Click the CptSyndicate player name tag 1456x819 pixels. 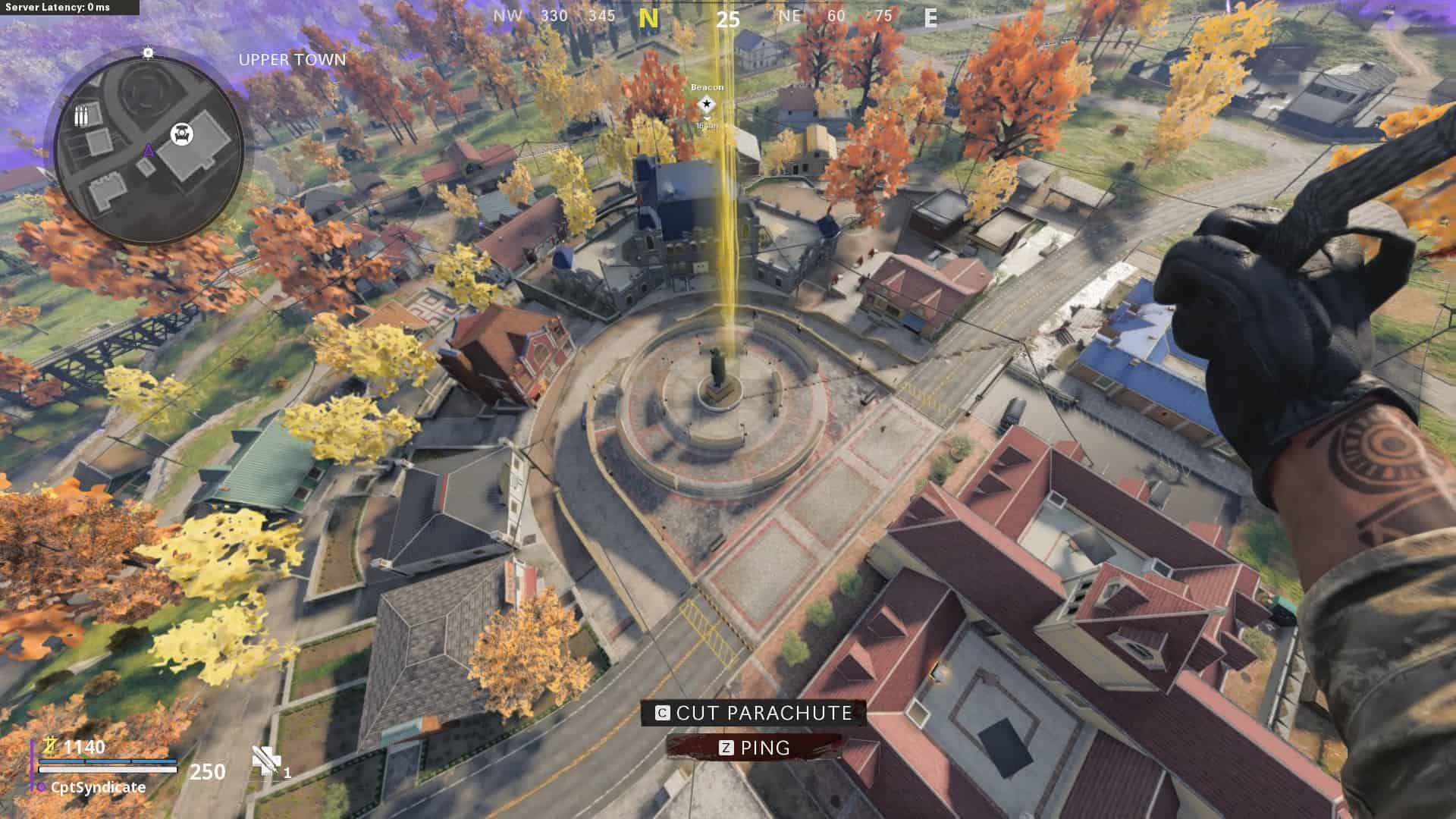(x=98, y=787)
